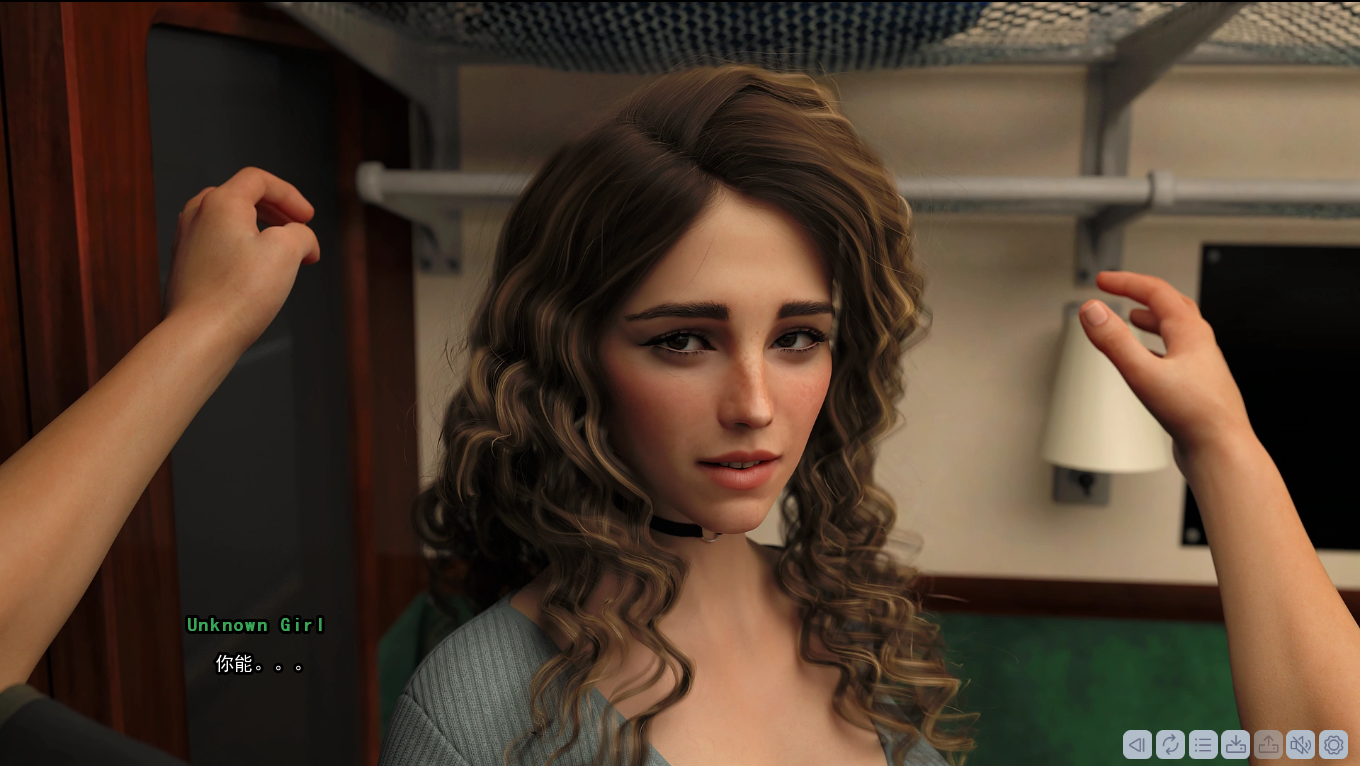Click the rollback arrow button
The height and width of the screenshot is (766, 1360).
(x=1137, y=744)
